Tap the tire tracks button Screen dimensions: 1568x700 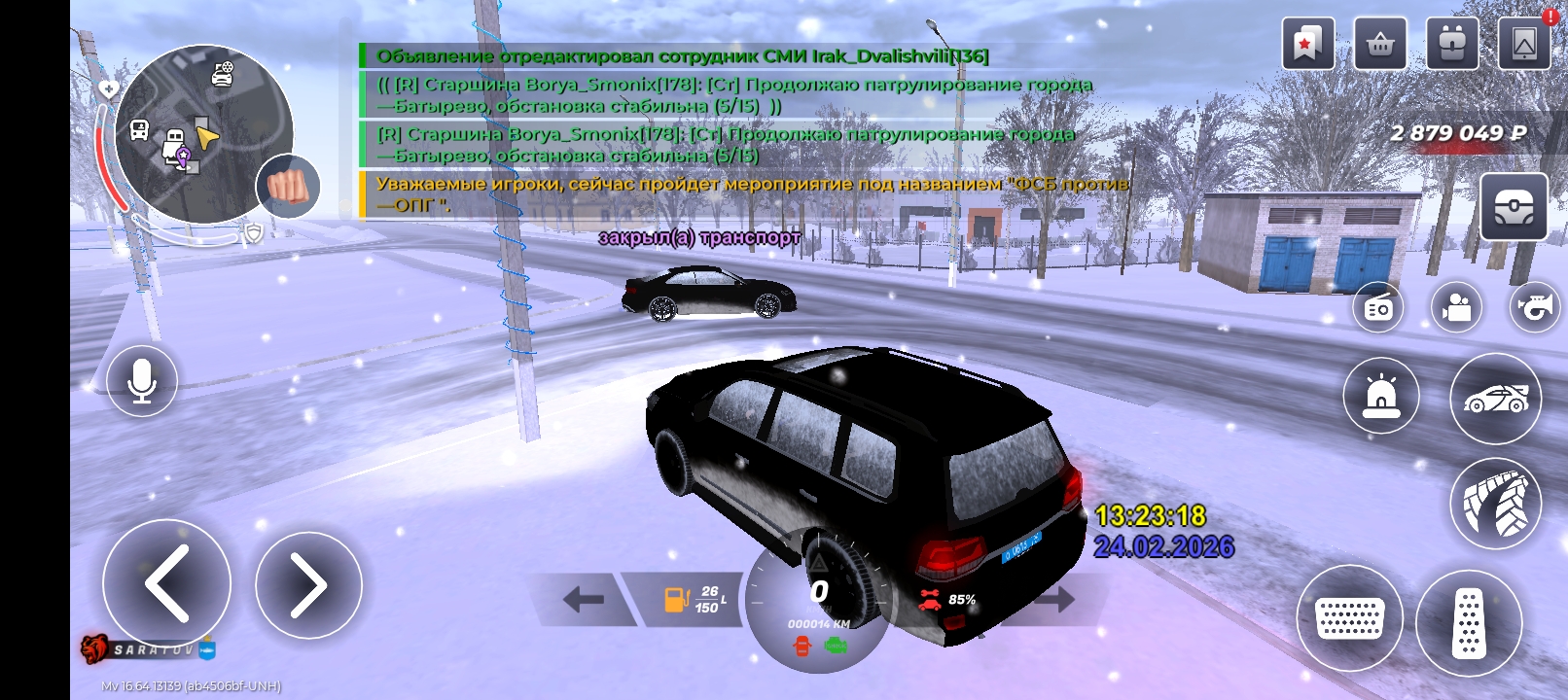(x=1496, y=504)
